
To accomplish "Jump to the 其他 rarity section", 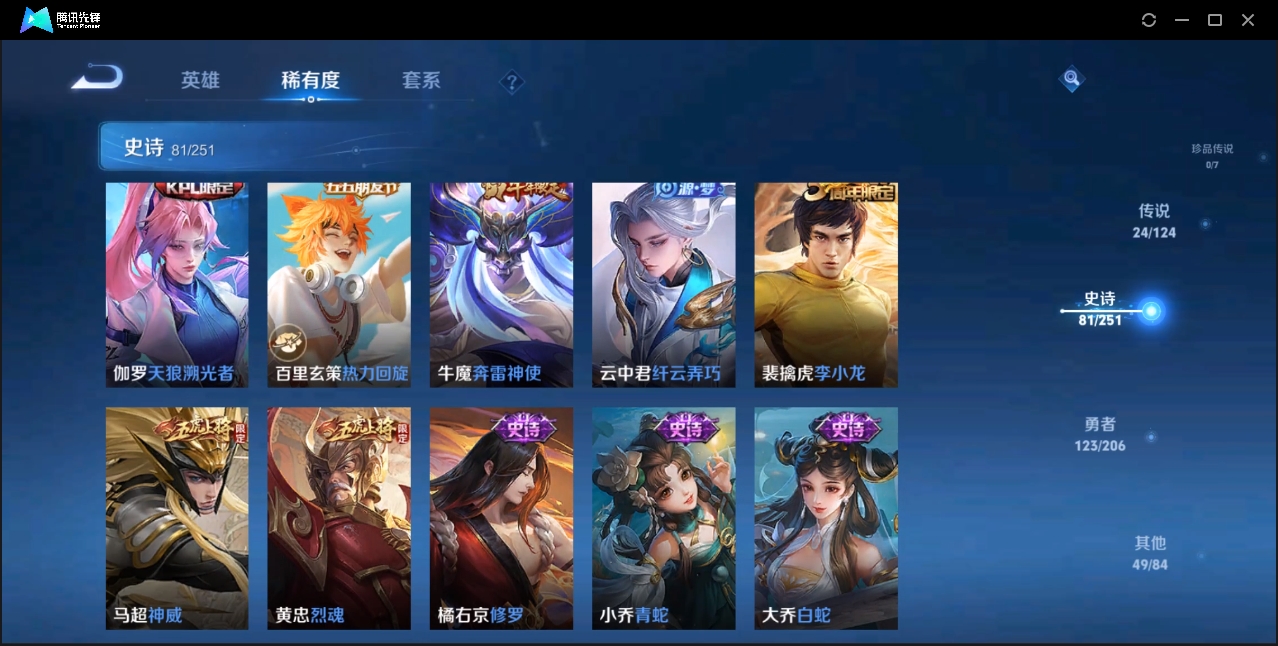I will pyautogui.click(x=1150, y=552).
